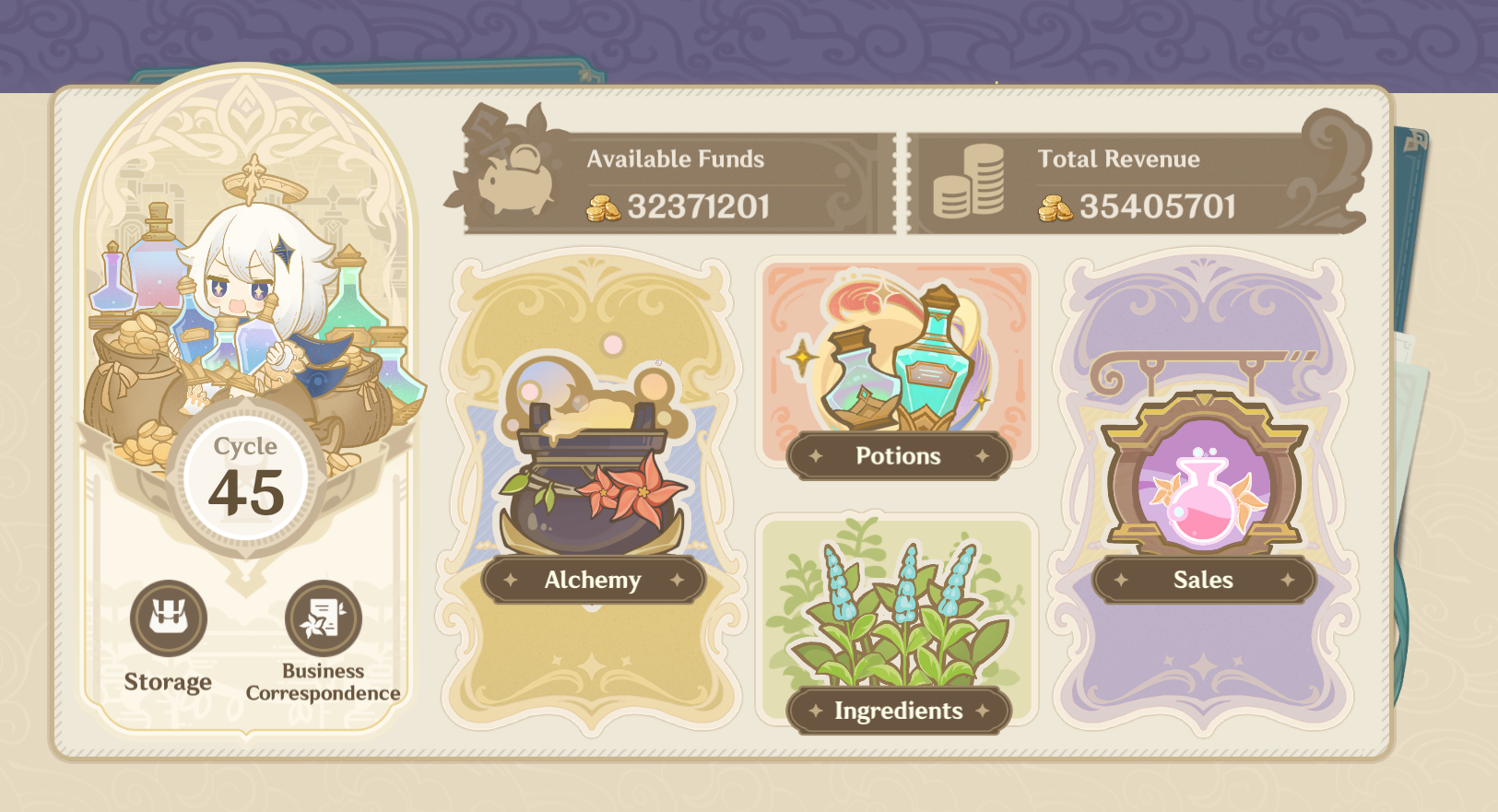Viewport: 1498px width, 812px height.
Task: Click the coin stack revenue icon
Action: (x=971, y=177)
